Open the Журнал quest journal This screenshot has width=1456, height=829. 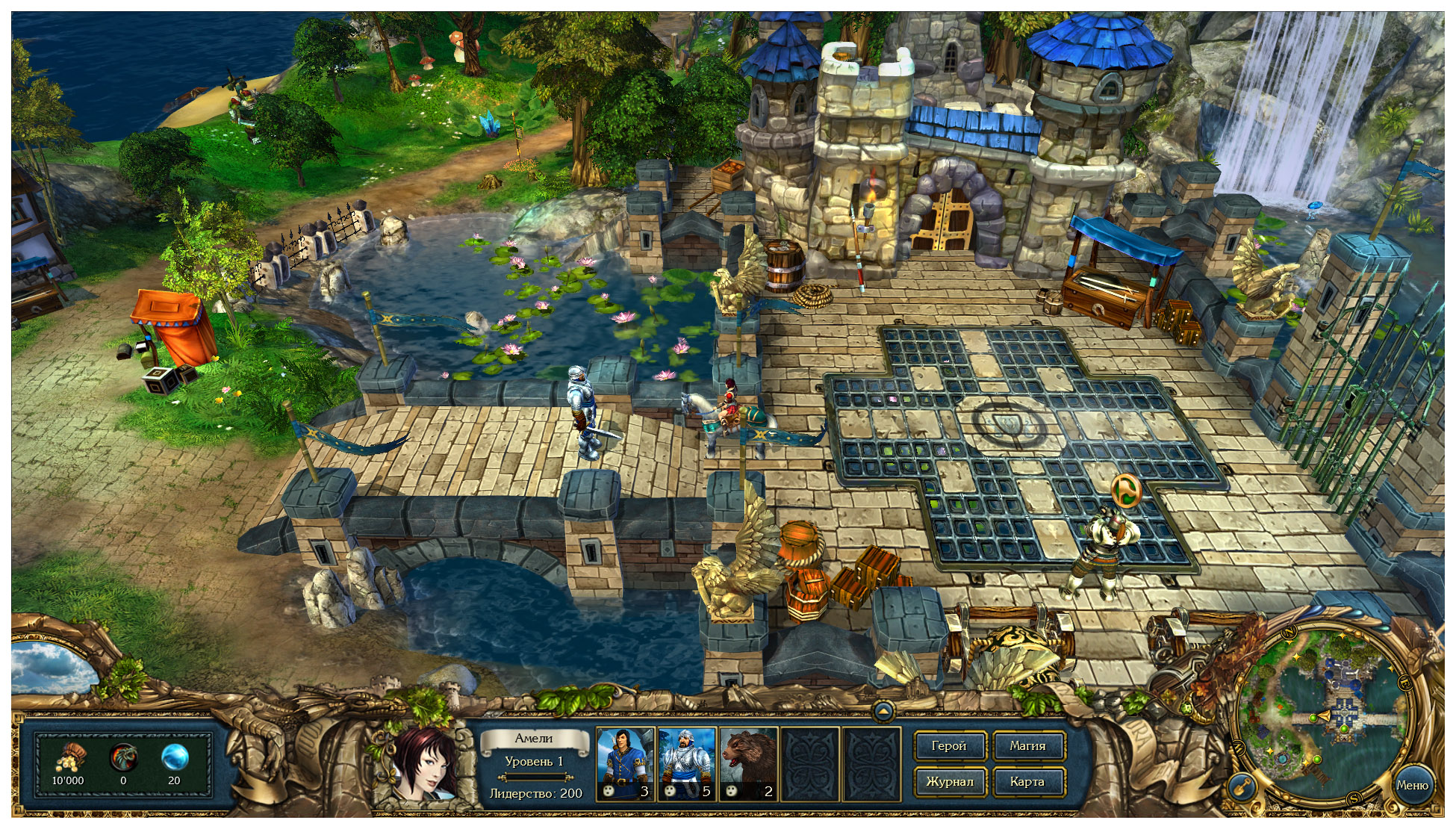click(x=949, y=781)
